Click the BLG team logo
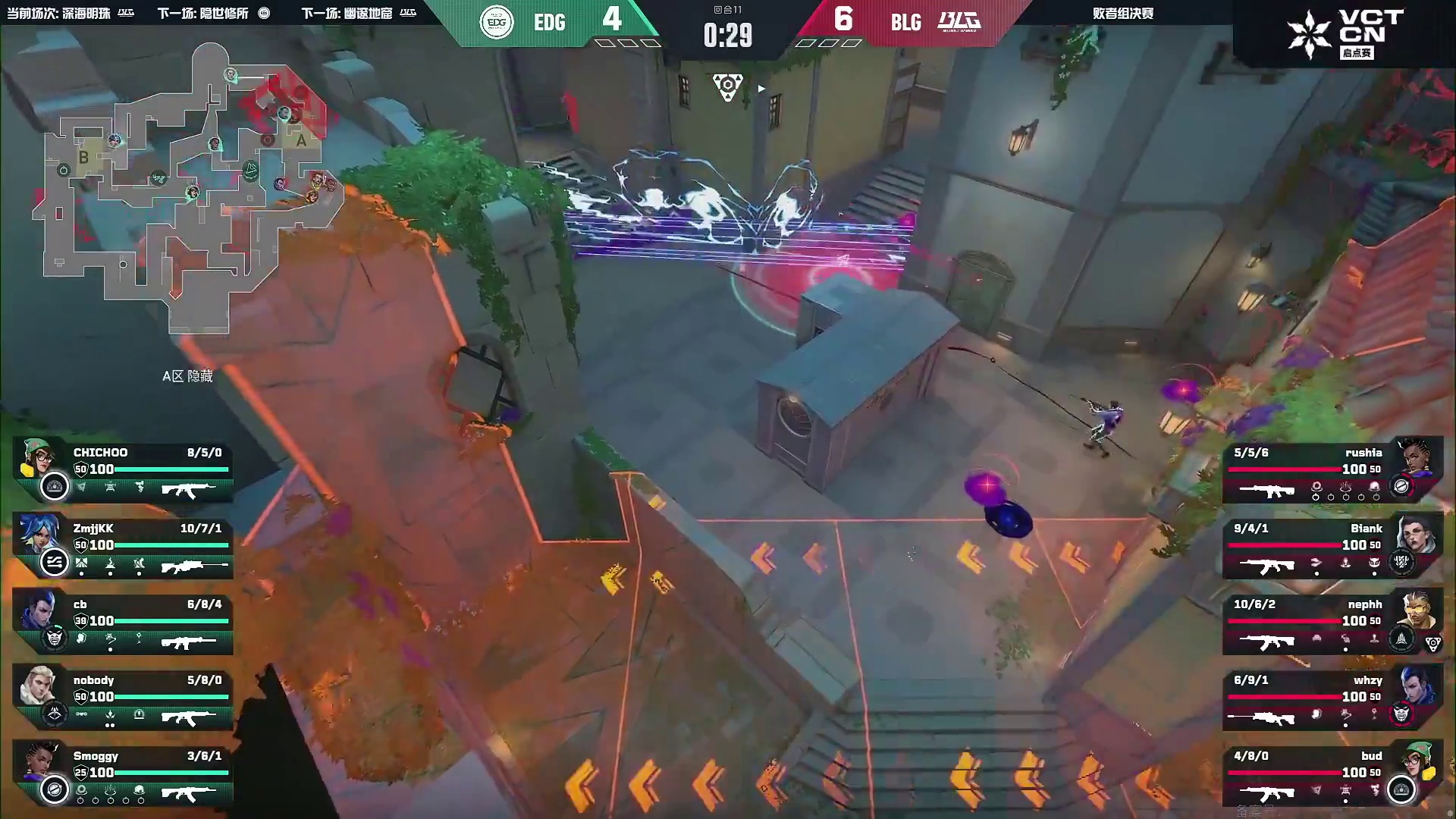The height and width of the screenshot is (819, 1456). click(x=959, y=21)
